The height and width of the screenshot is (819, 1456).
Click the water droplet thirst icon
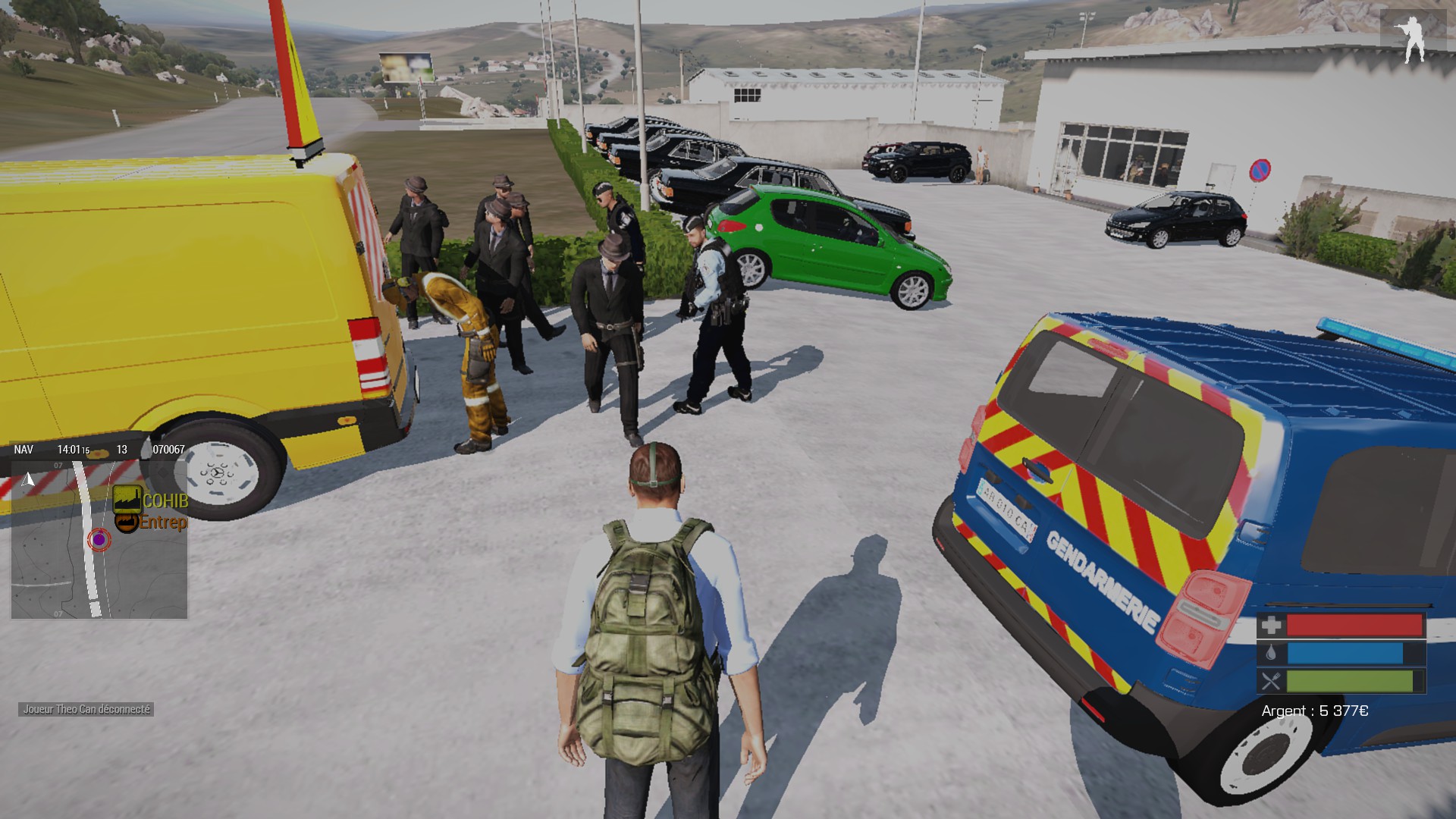coord(1271,653)
